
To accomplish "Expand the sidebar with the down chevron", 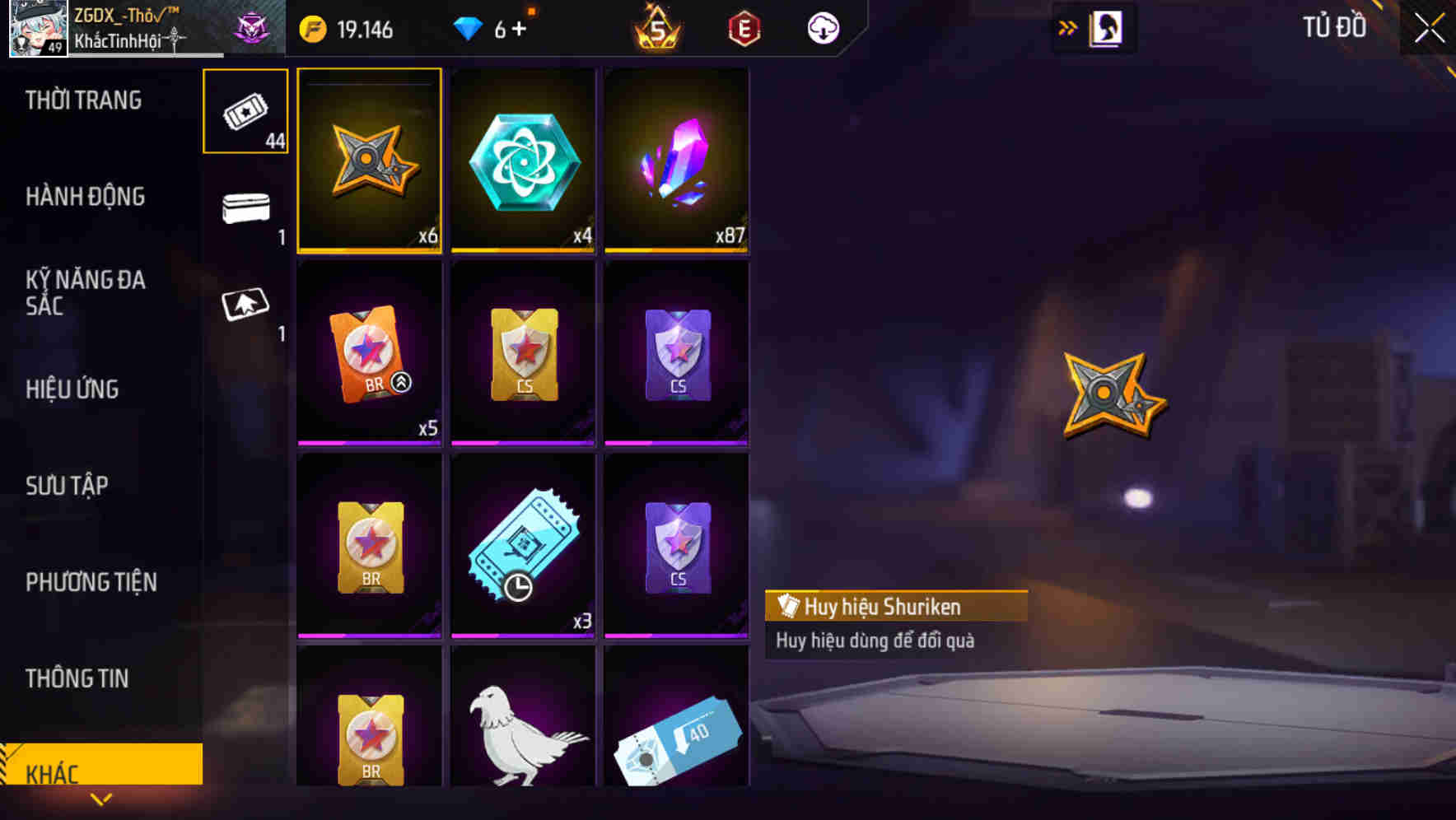I will 101,799.
